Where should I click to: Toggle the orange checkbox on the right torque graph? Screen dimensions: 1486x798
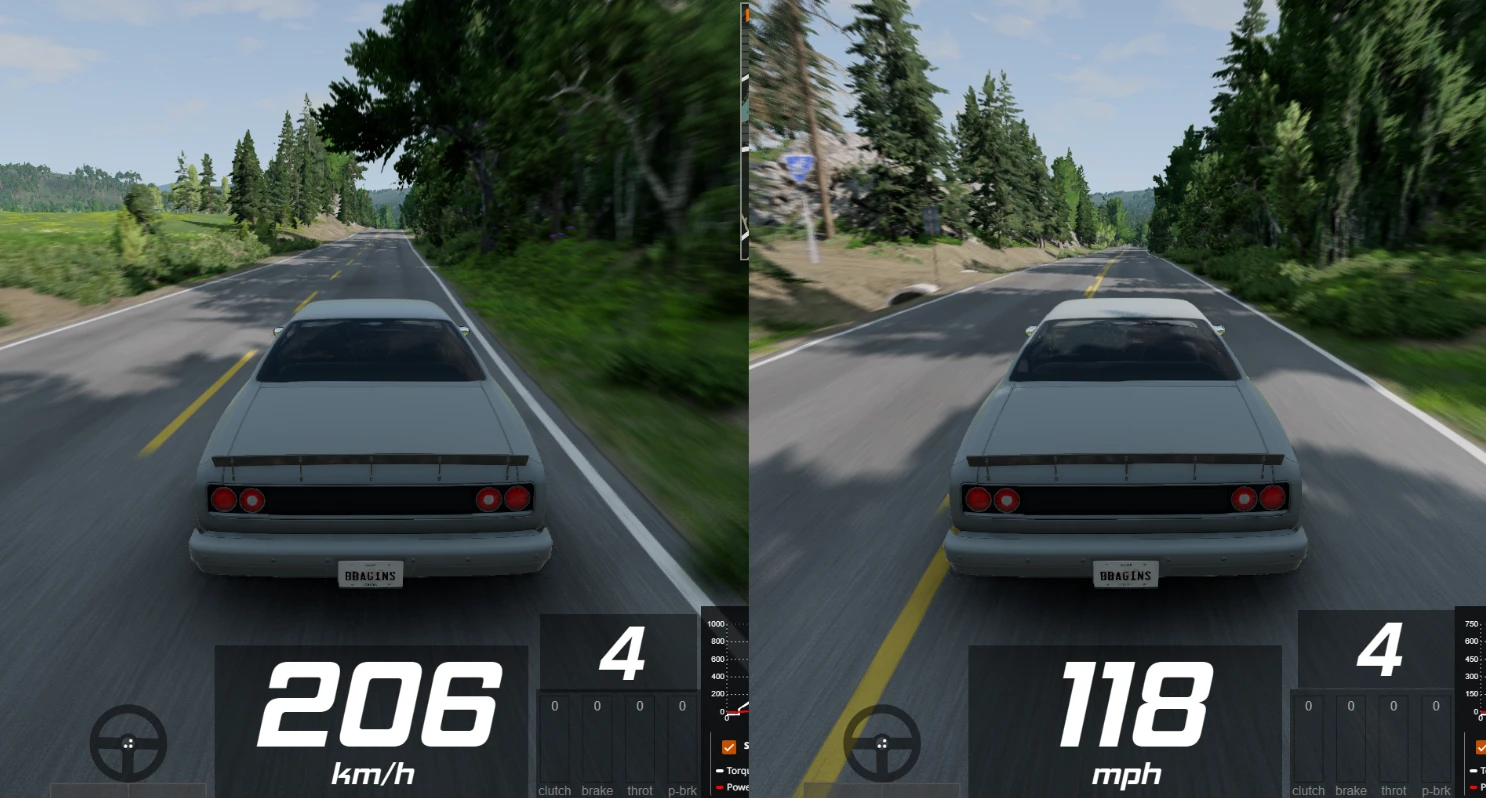tap(1481, 746)
